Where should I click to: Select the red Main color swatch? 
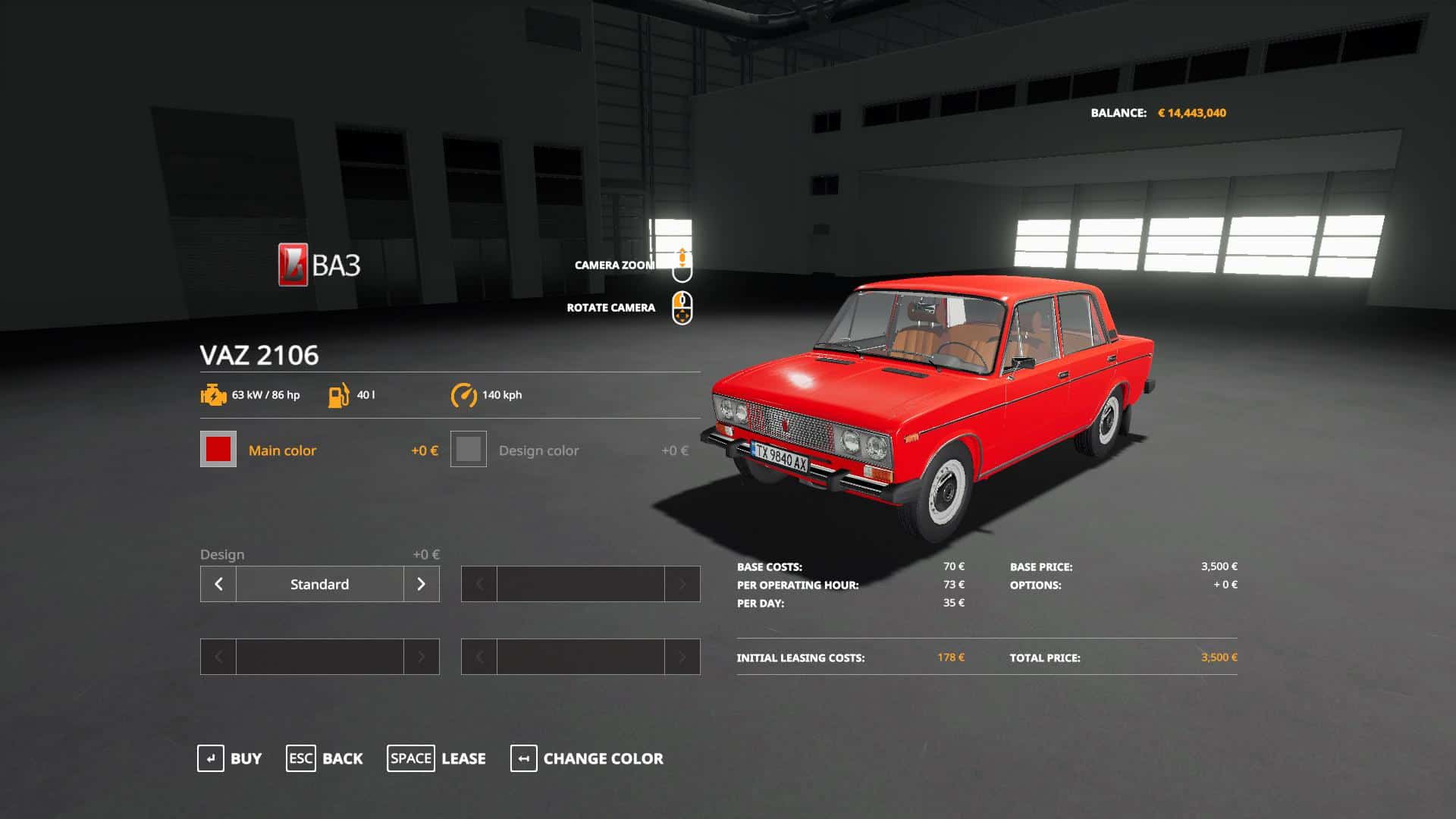pyautogui.click(x=218, y=449)
